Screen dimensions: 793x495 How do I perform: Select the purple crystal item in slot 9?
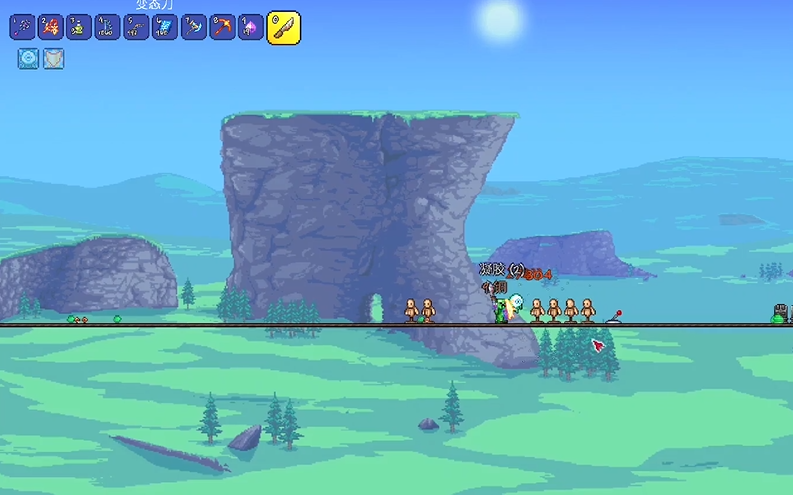tap(251, 27)
